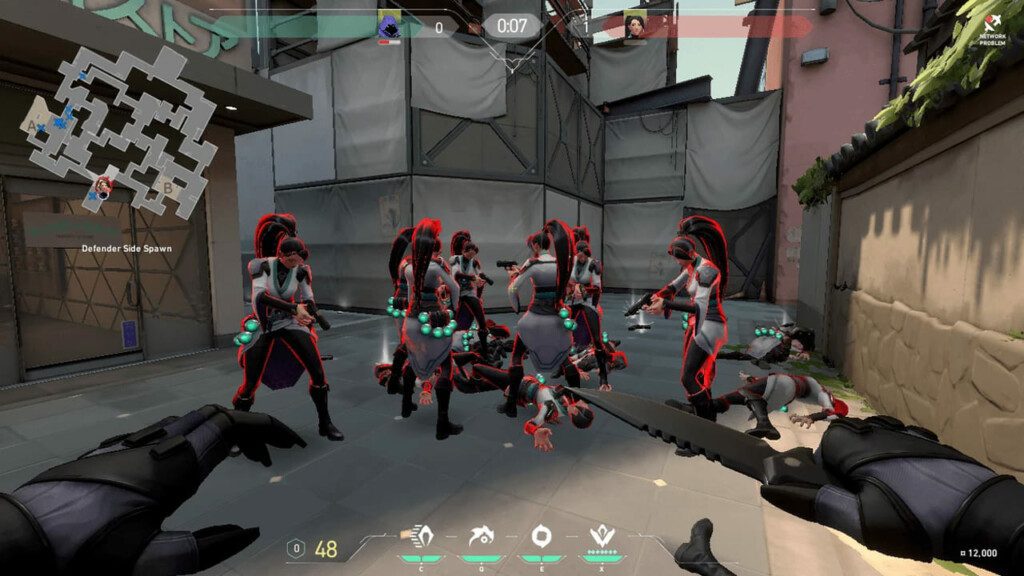
Task: Select the hooded purple agent portrait
Action: click(389, 27)
